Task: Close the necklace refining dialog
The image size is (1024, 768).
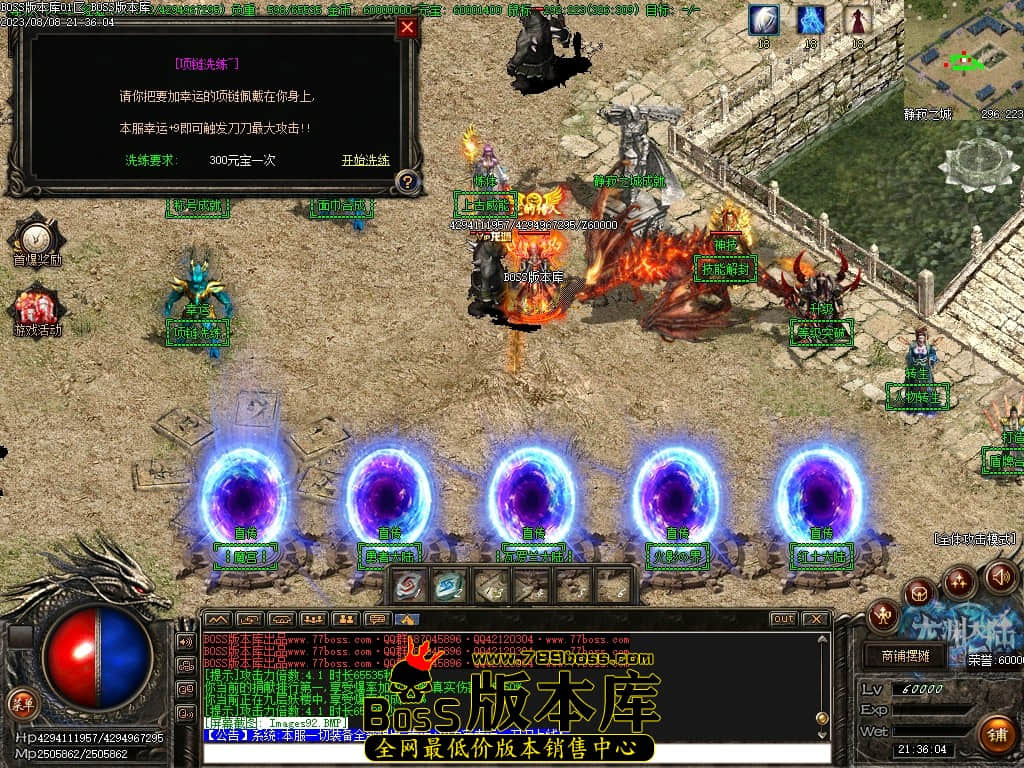Action: [x=407, y=28]
